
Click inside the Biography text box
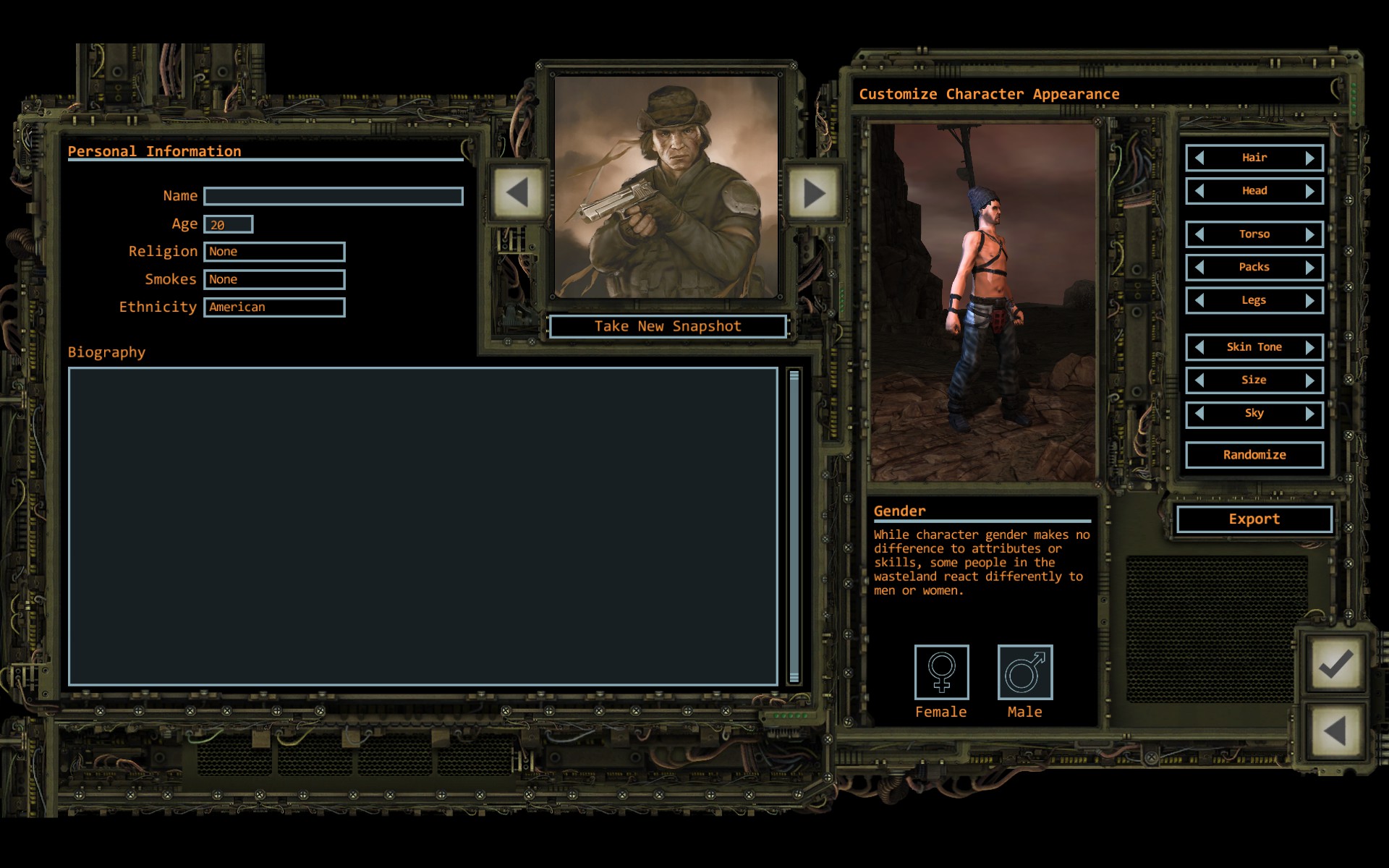point(423,526)
